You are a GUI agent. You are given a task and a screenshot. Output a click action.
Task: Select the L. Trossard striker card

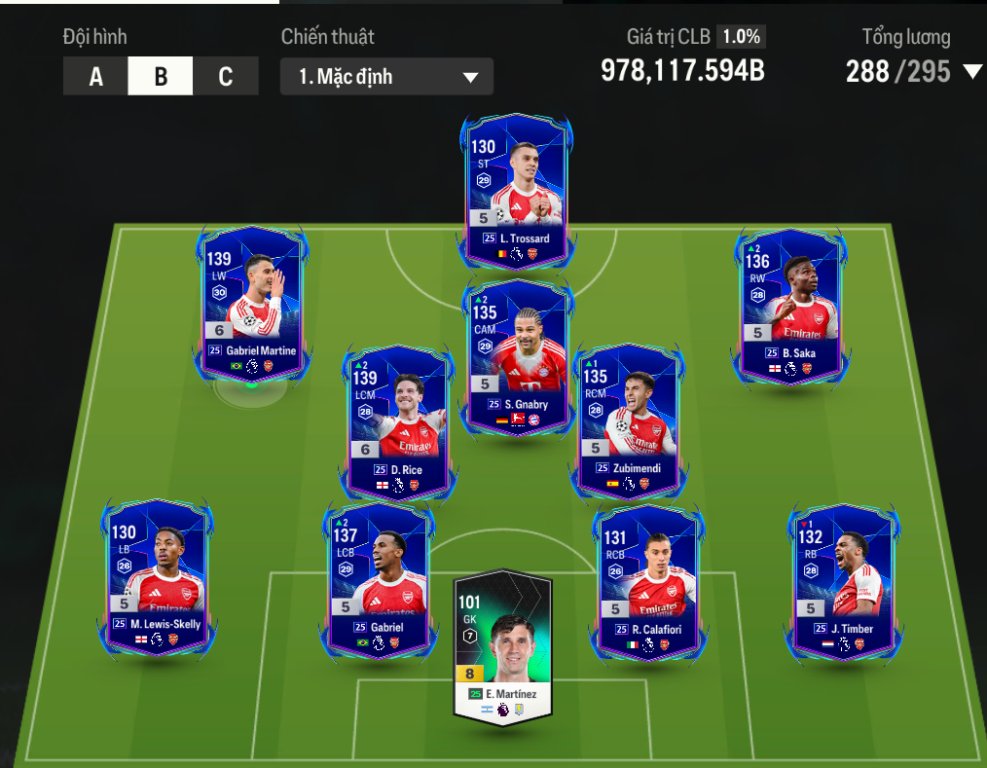(517, 190)
